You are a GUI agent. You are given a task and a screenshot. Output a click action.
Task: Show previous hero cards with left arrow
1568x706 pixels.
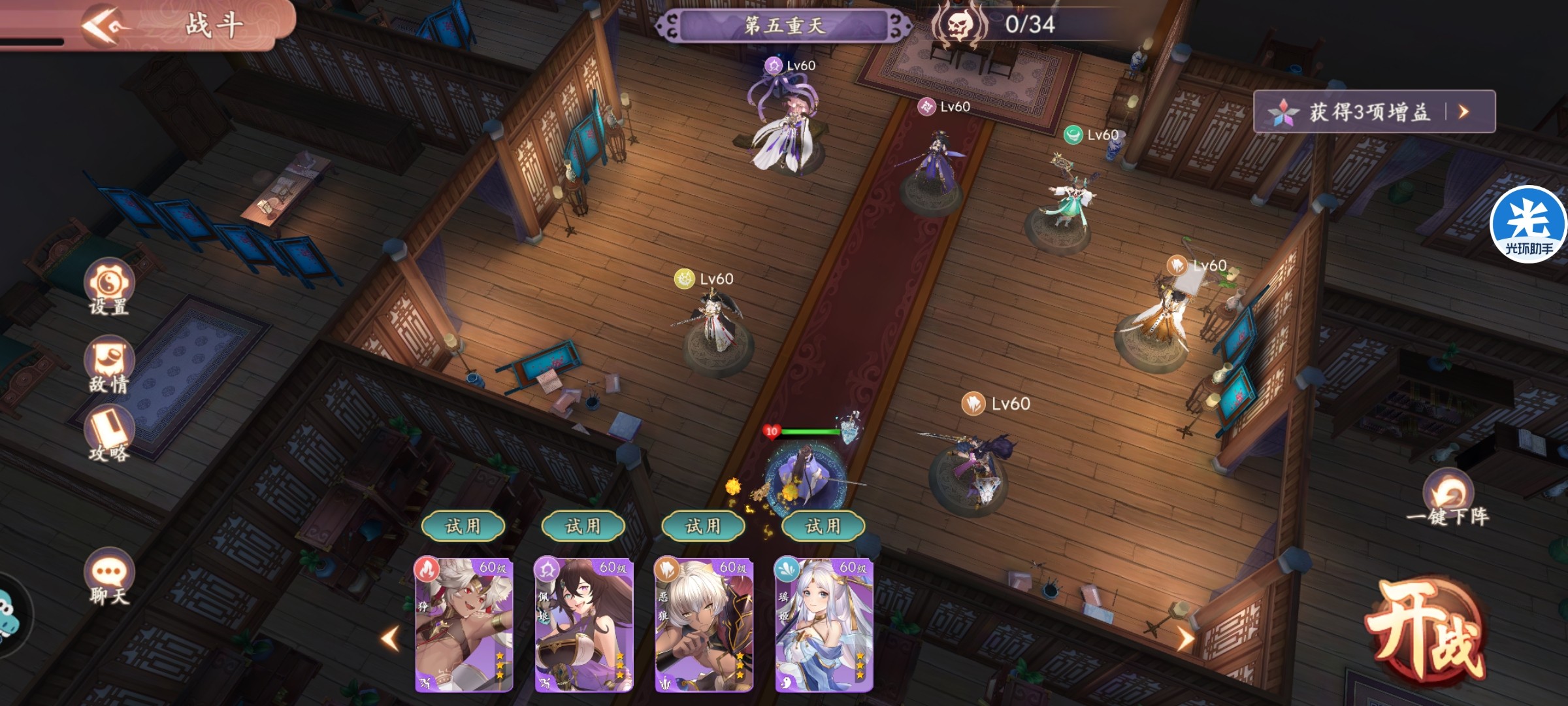point(391,638)
